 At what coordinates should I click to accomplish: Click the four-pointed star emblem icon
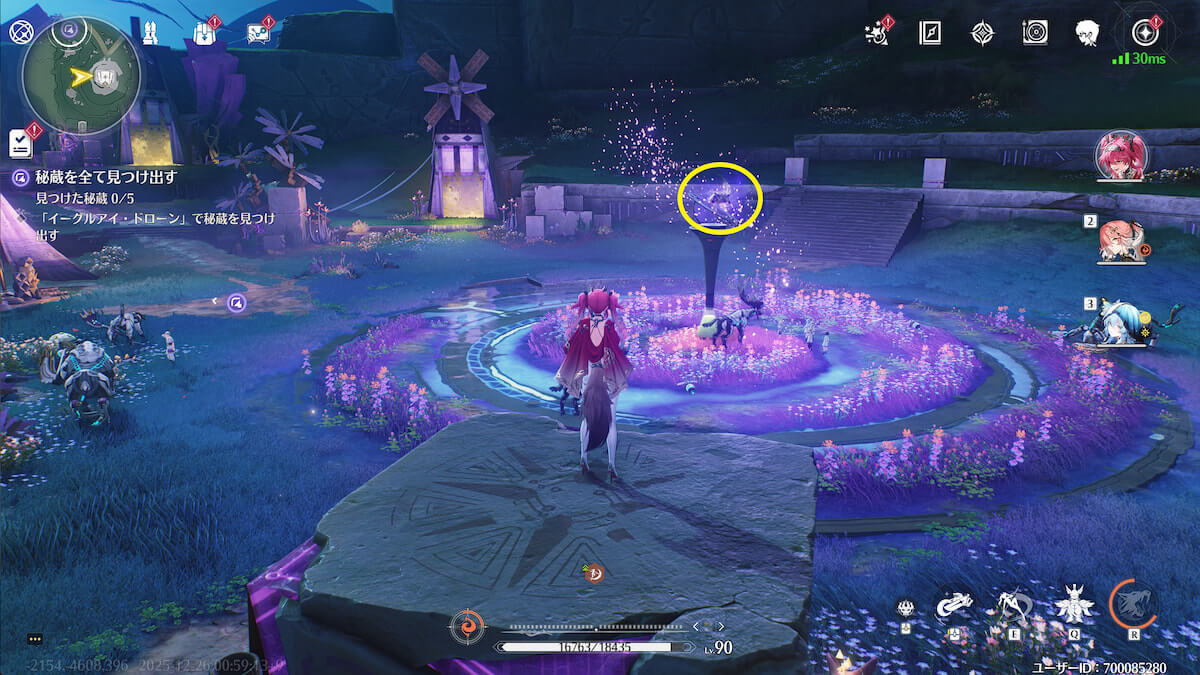point(982,33)
